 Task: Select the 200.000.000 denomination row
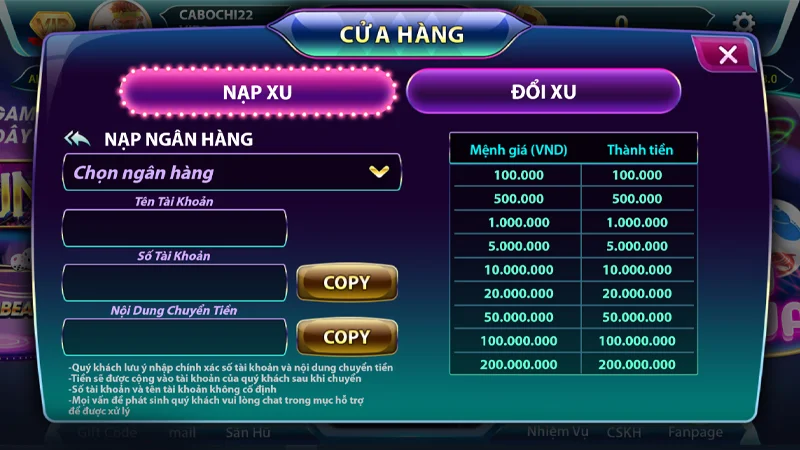pyautogui.click(x=573, y=365)
